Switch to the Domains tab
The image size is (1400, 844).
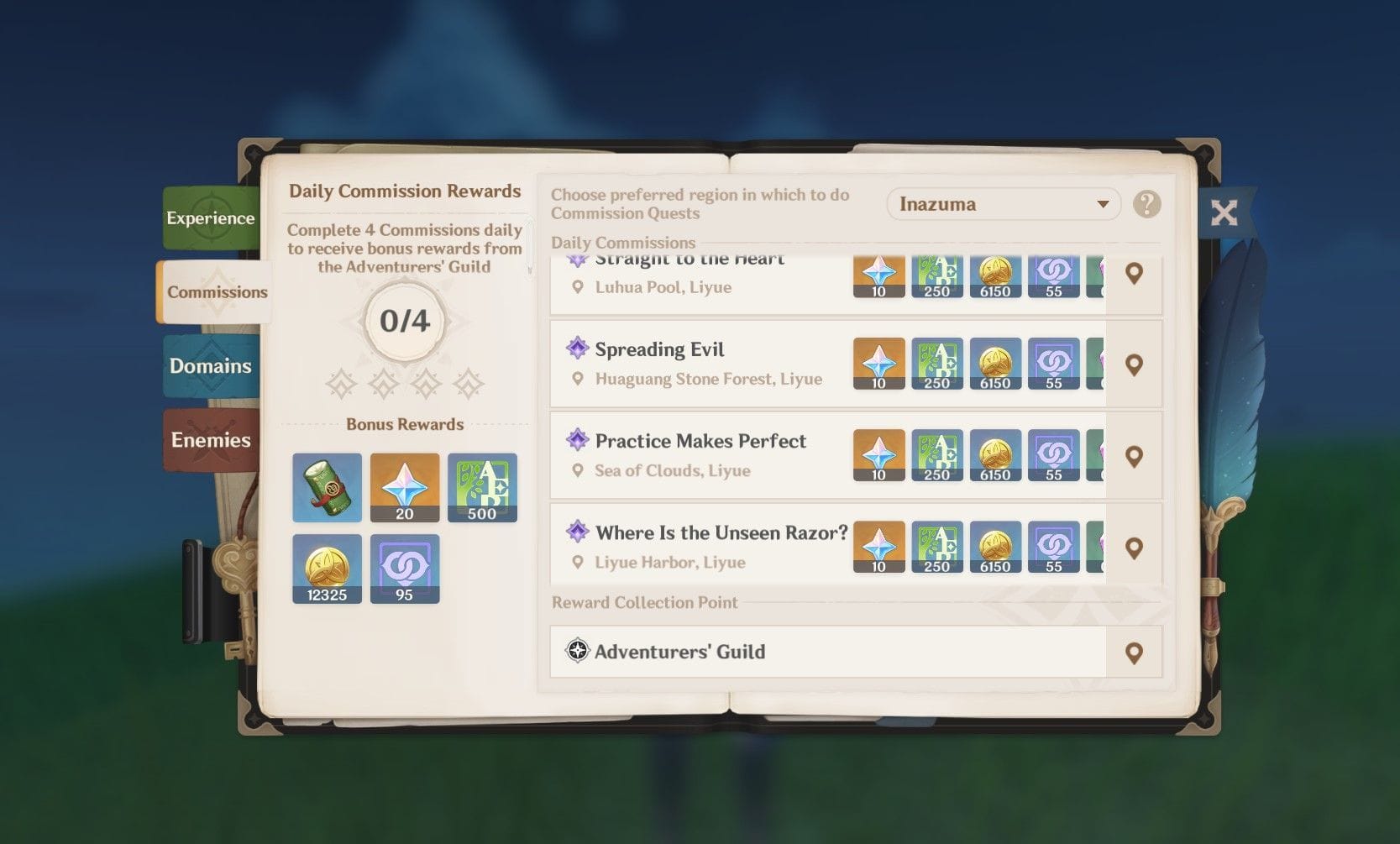[211, 366]
